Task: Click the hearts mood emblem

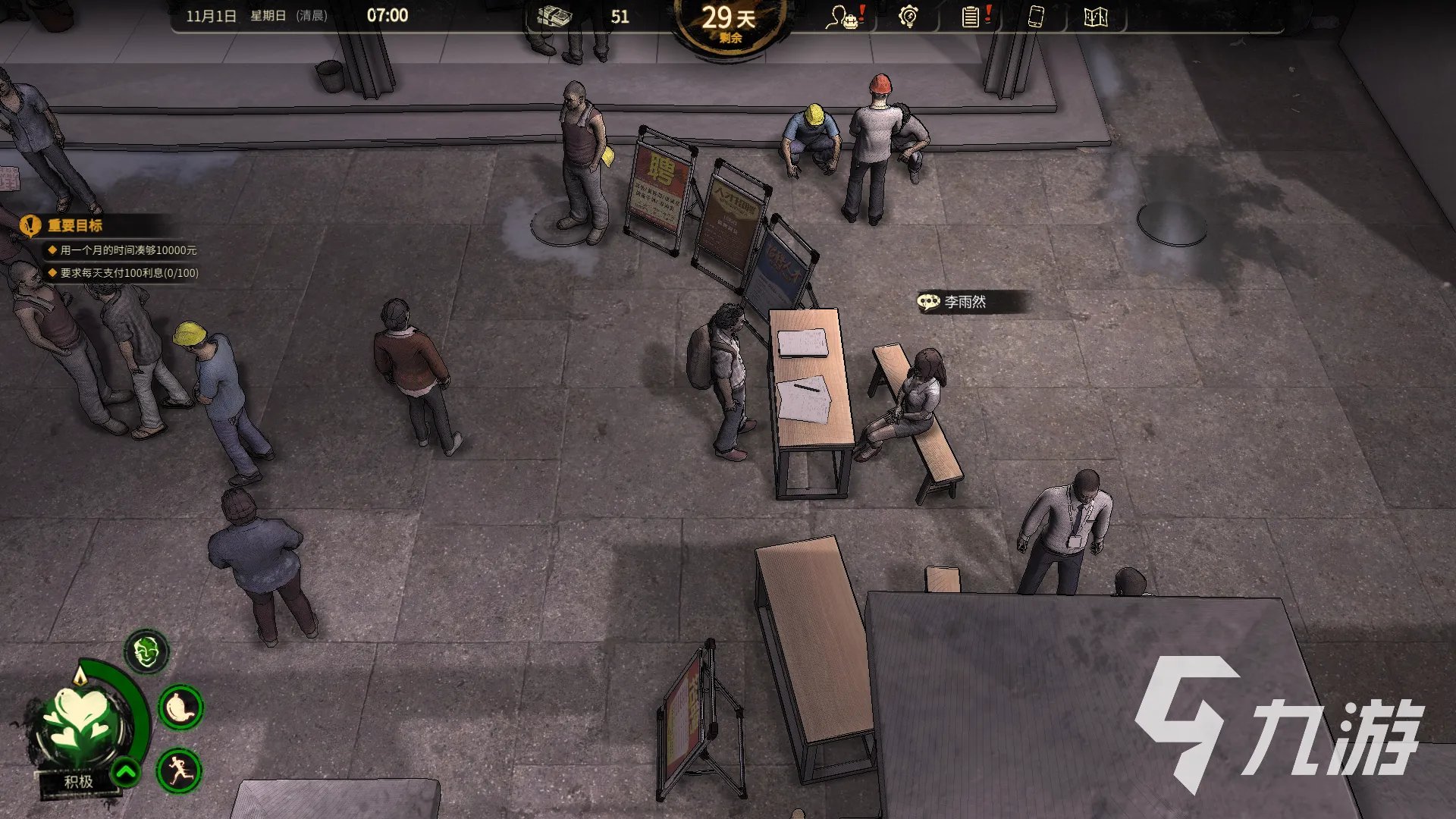Action: 80,719
